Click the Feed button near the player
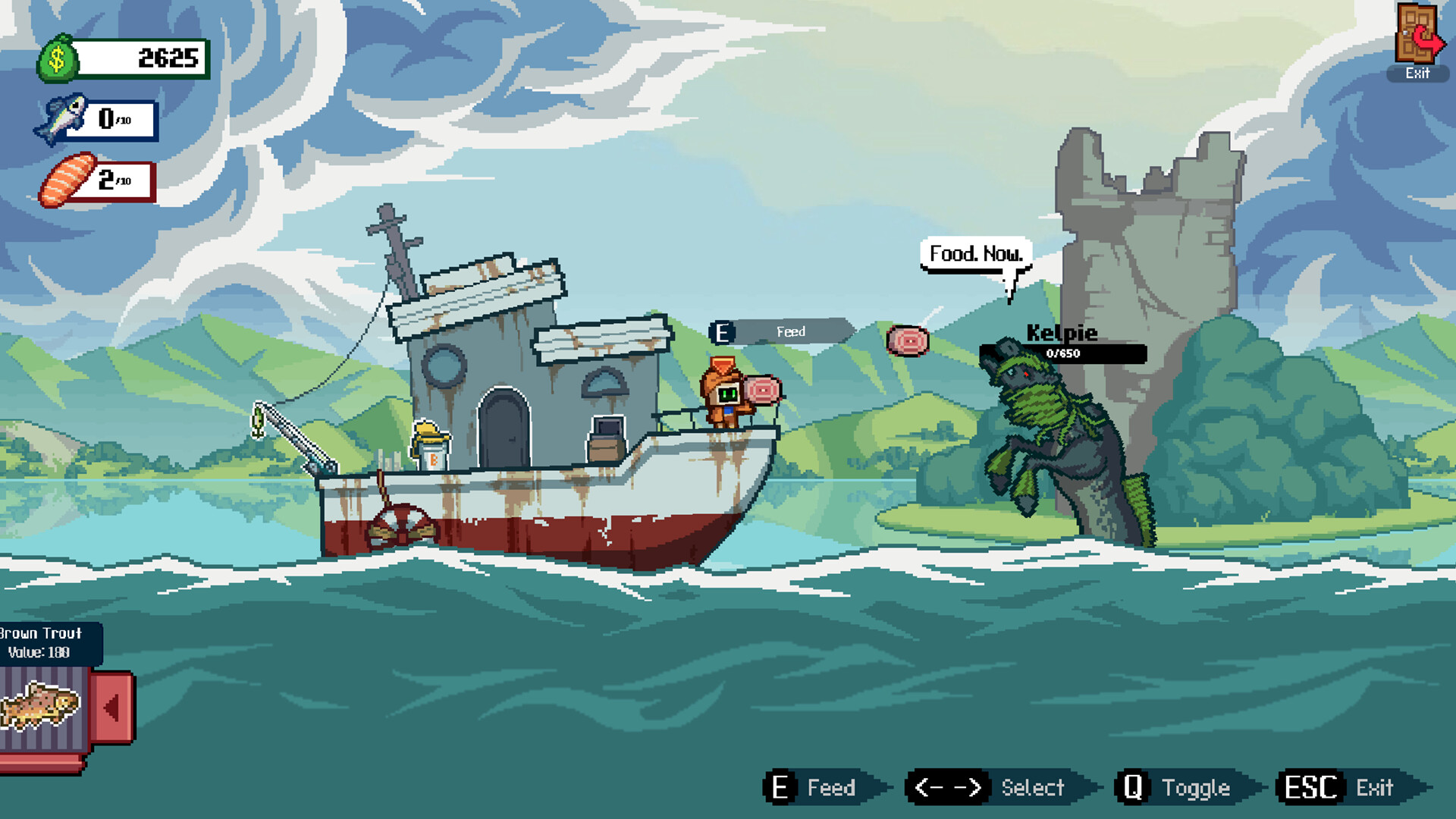This screenshot has width=1456, height=819. click(792, 331)
